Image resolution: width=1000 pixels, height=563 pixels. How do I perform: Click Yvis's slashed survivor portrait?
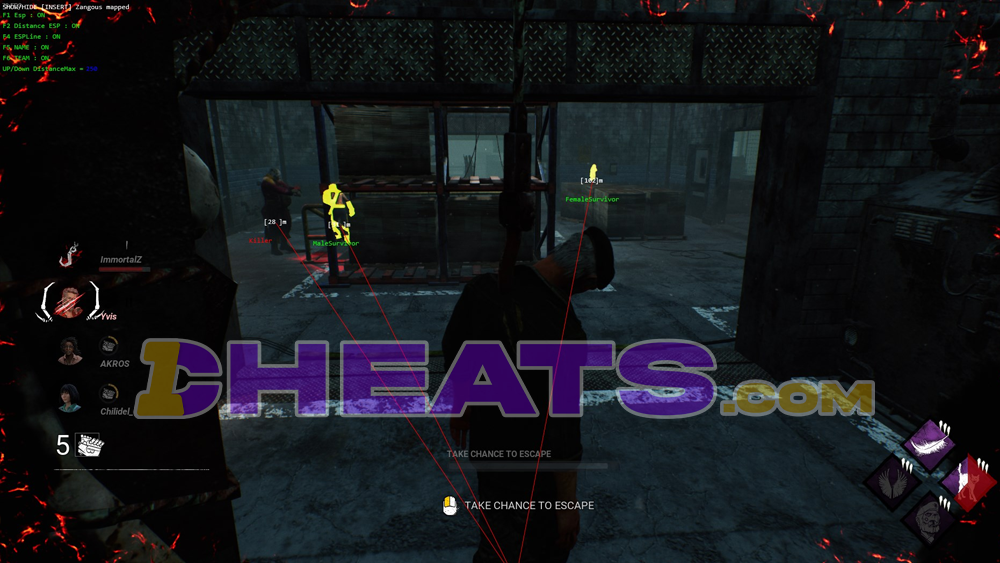(x=69, y=301)
